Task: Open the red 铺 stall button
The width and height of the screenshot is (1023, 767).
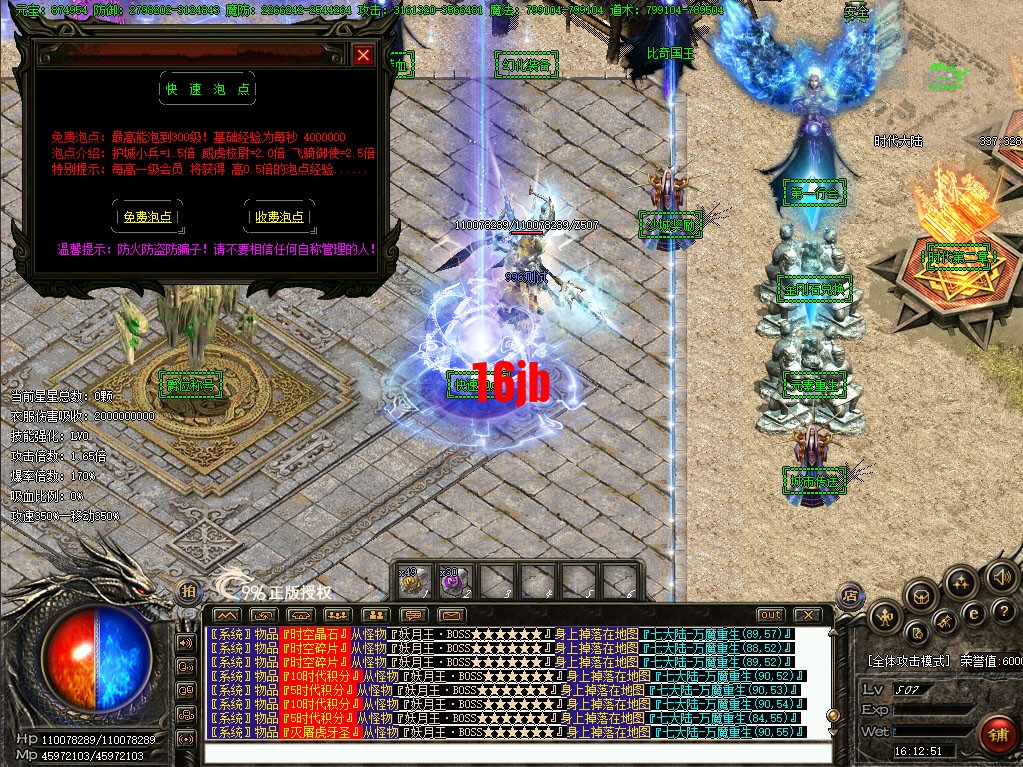Action: pos(997,737)
